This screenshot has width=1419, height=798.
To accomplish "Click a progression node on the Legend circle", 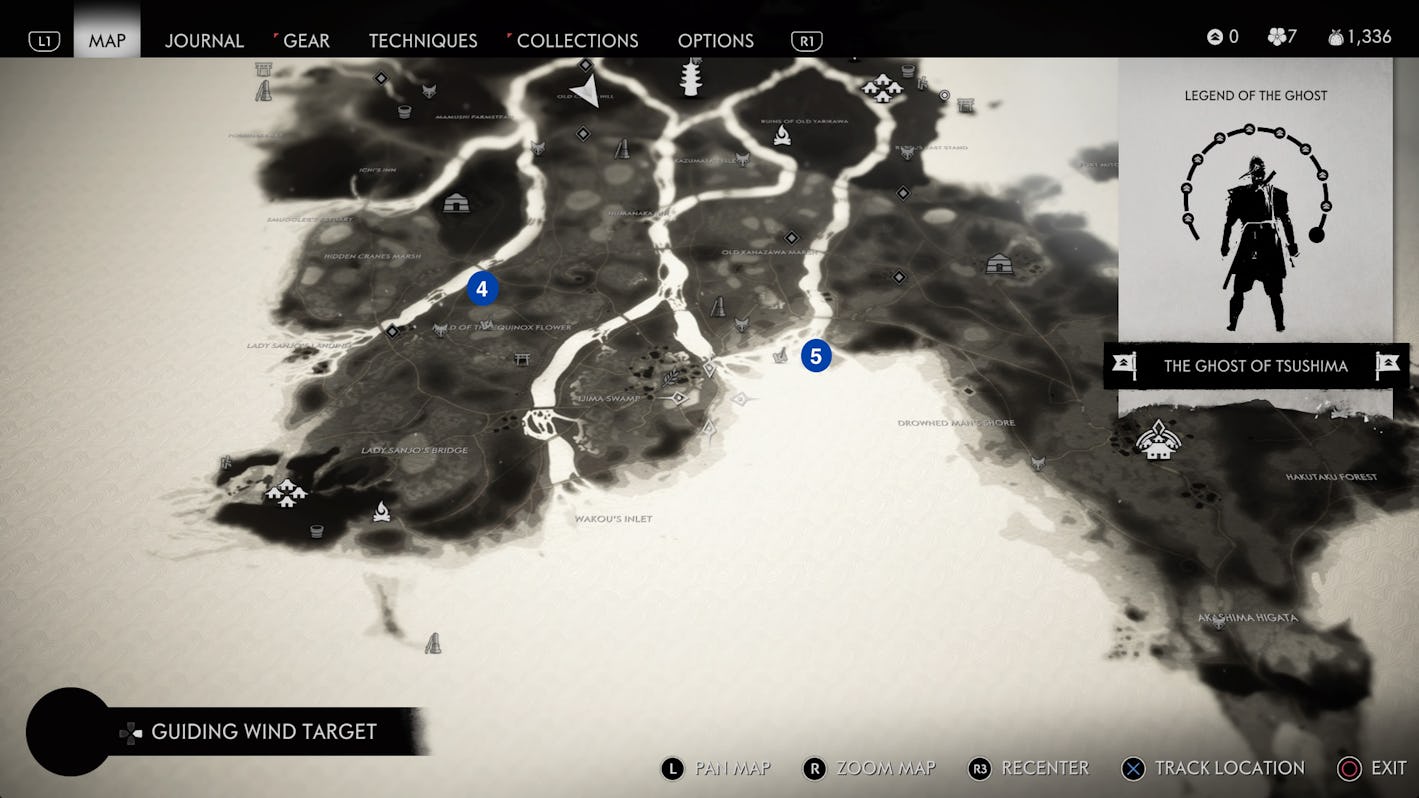I will [x=1249, y=130].
